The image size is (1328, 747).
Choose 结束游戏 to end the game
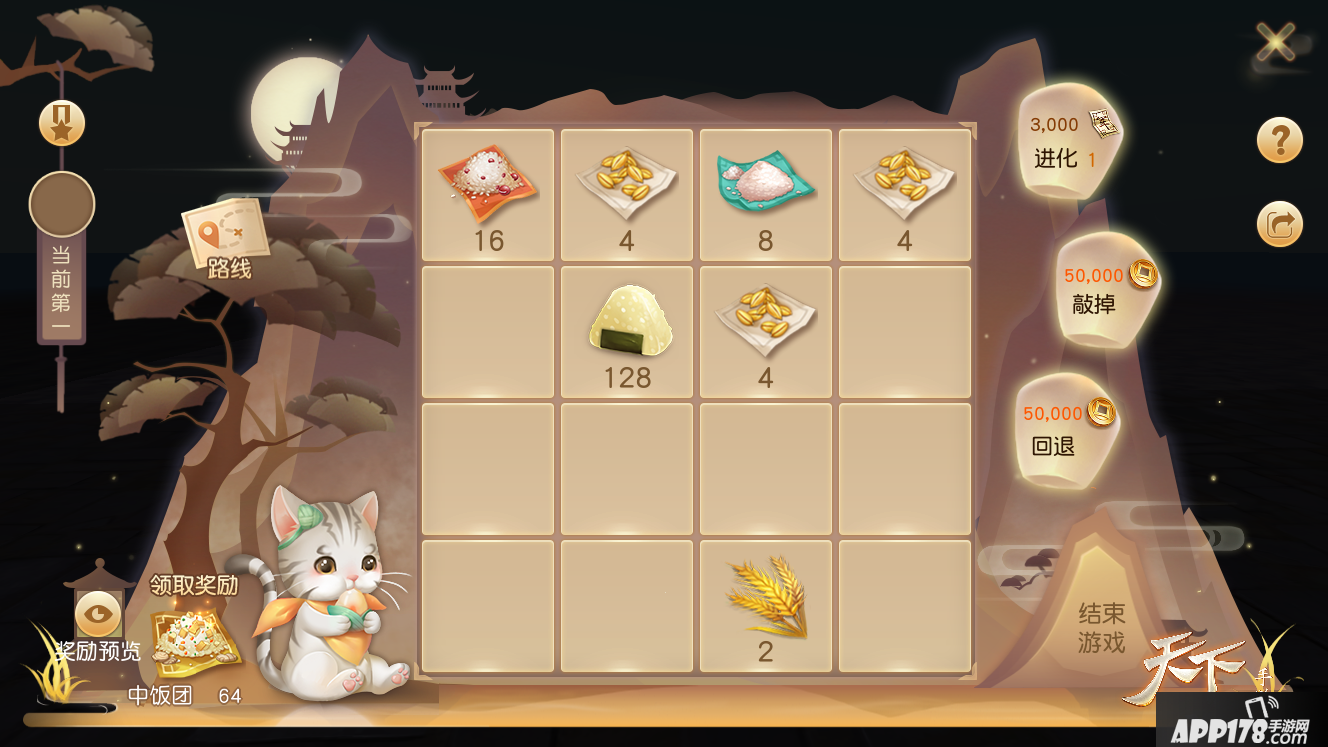(1101, 627)
